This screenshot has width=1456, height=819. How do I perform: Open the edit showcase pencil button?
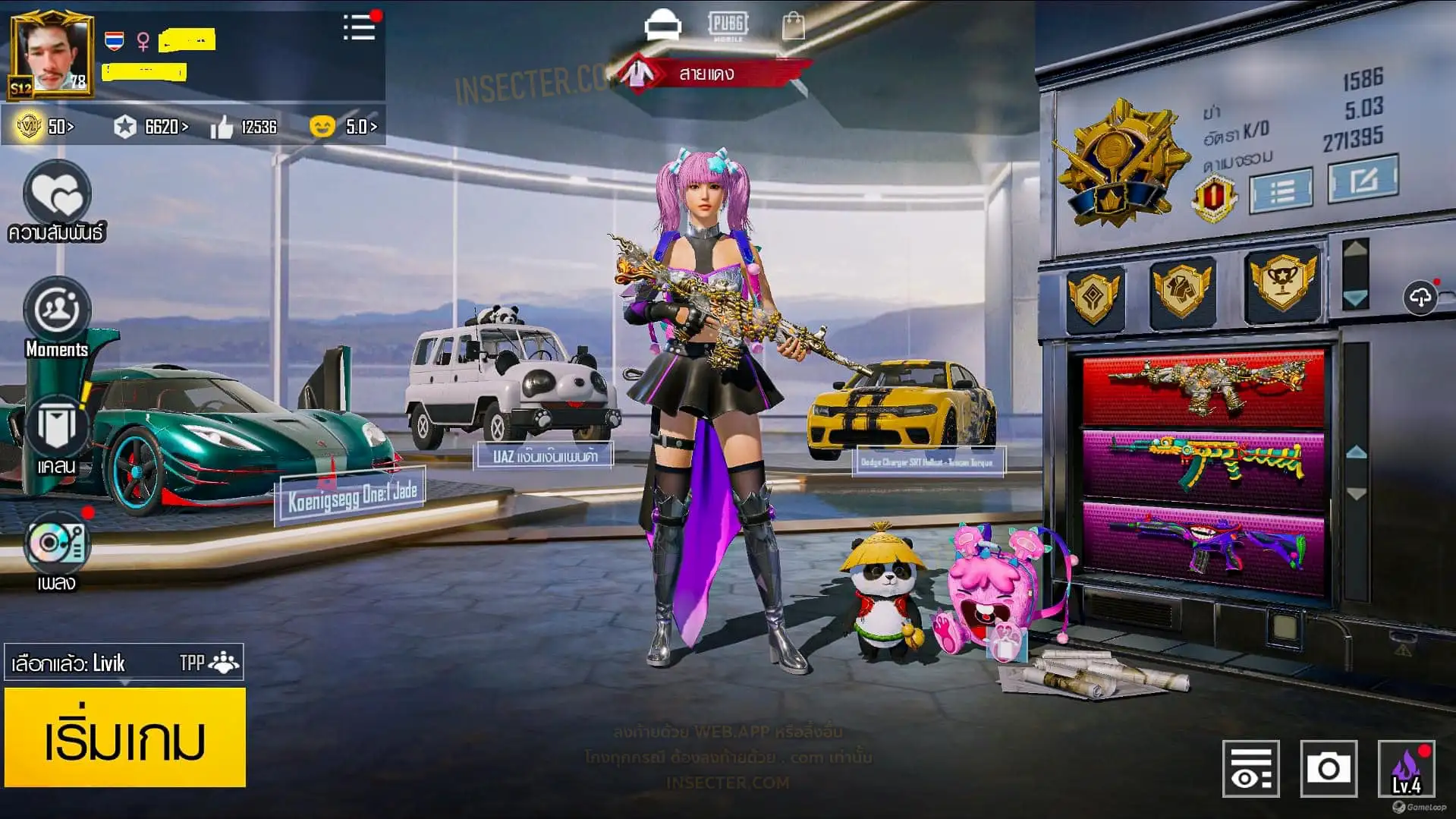(x=1363, y=180)
